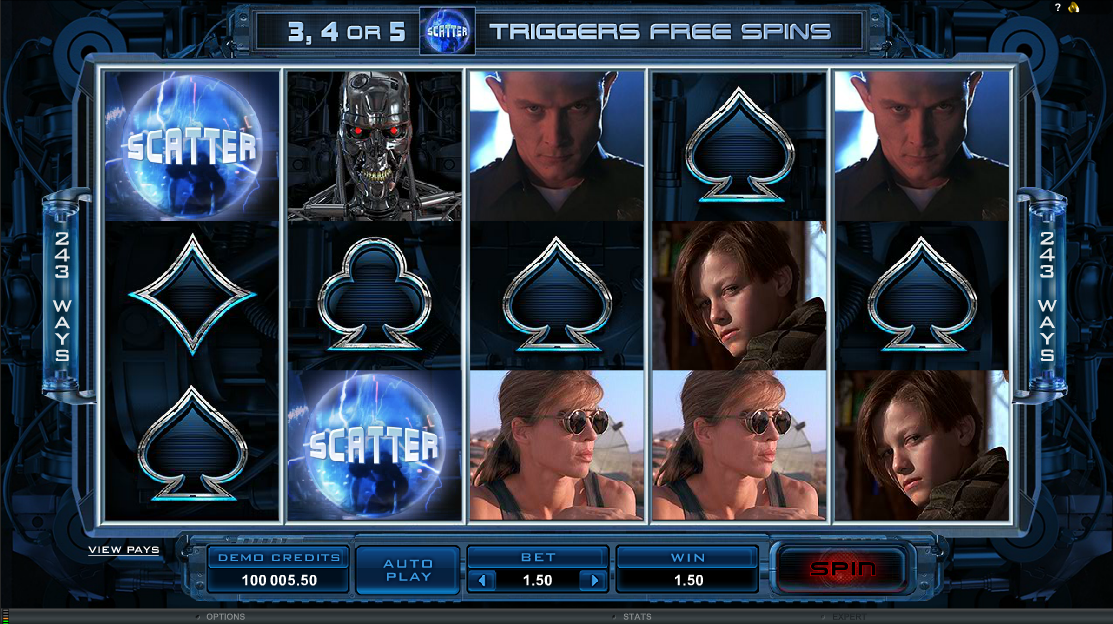Screen dimensions: 1113x624
Task: Toggle the yellow sound icon
Action: coord(1073,8)
